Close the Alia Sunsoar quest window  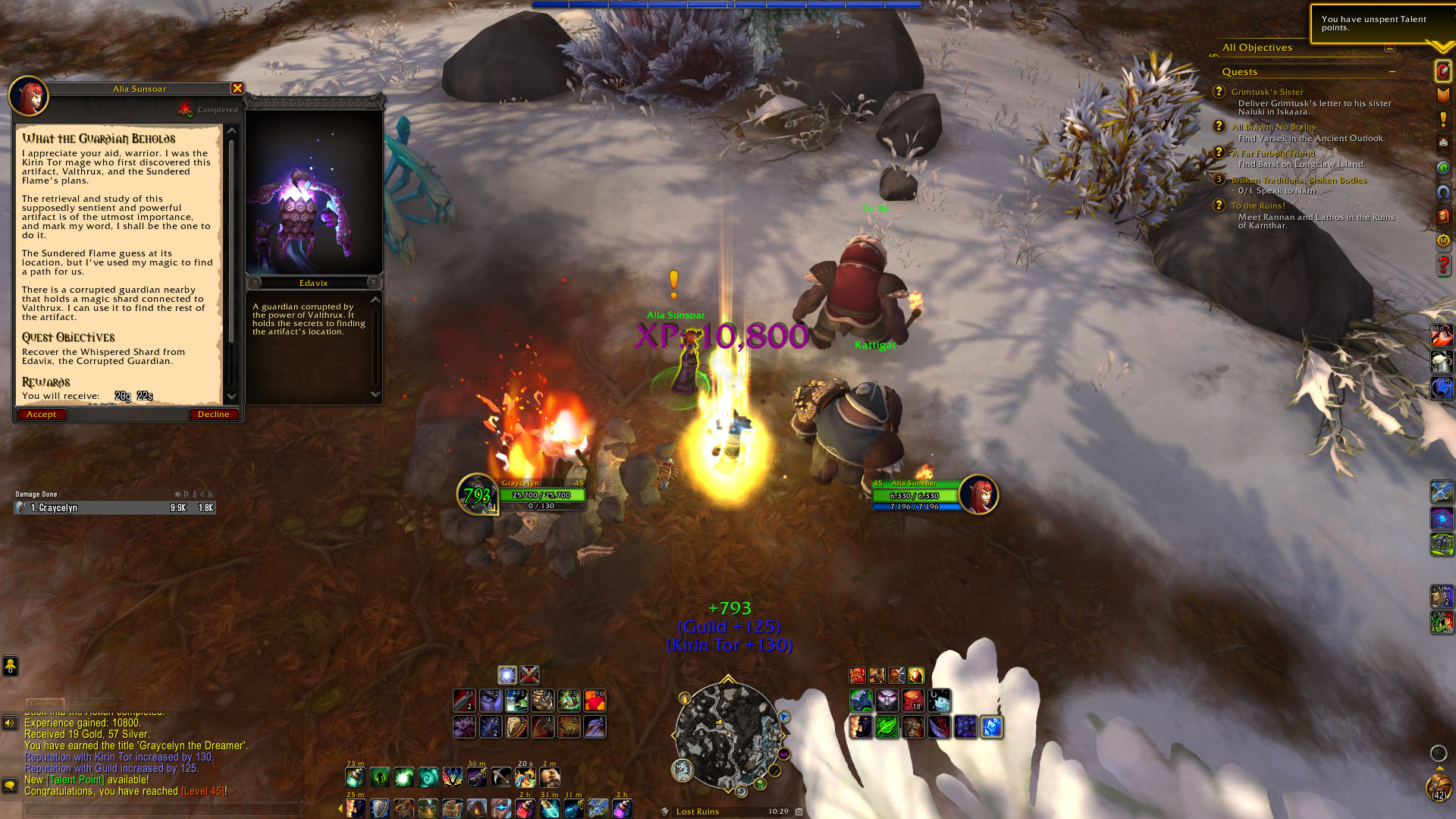(x=237, y=89)
